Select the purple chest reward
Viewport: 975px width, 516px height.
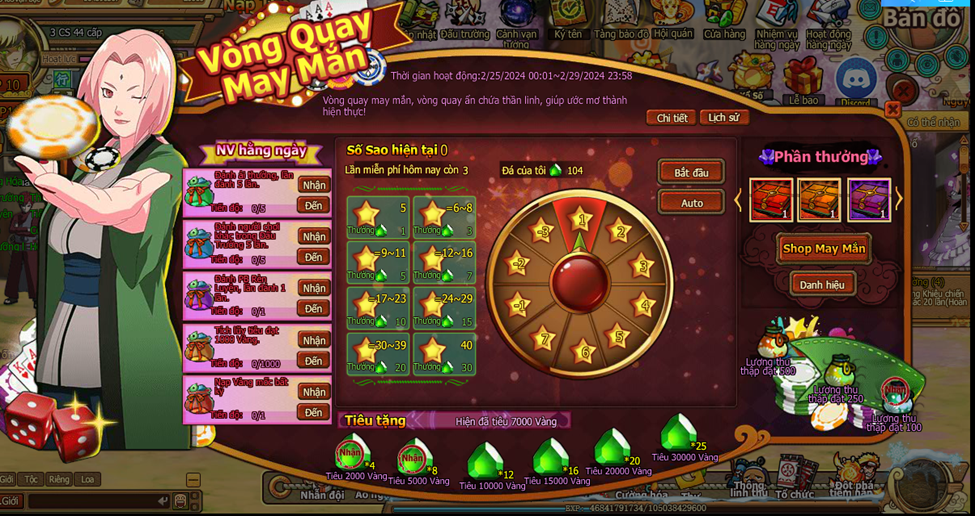pos(869,200)
